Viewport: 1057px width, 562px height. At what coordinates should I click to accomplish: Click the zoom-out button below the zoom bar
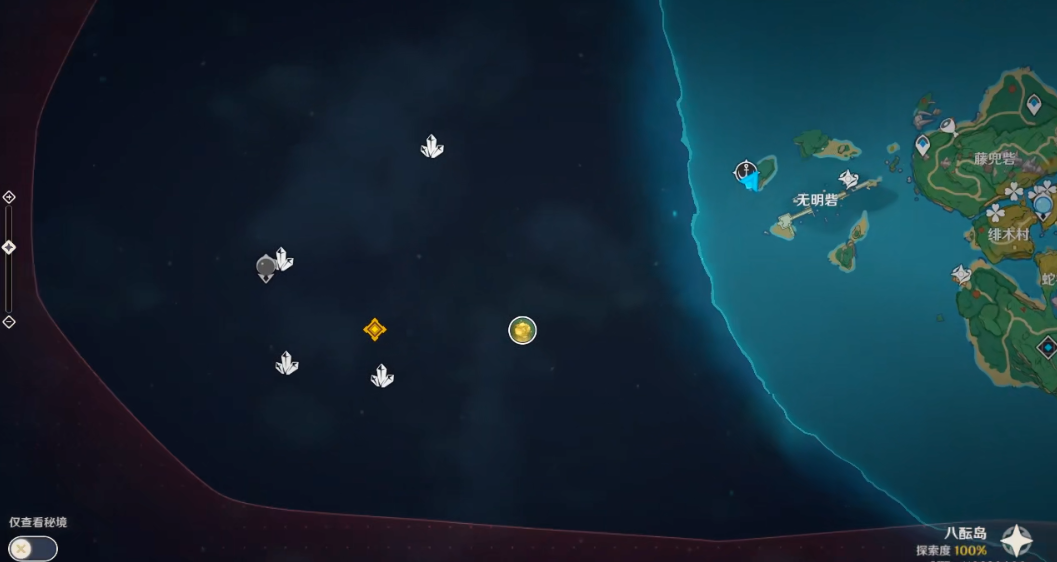(x=9, y=322)
